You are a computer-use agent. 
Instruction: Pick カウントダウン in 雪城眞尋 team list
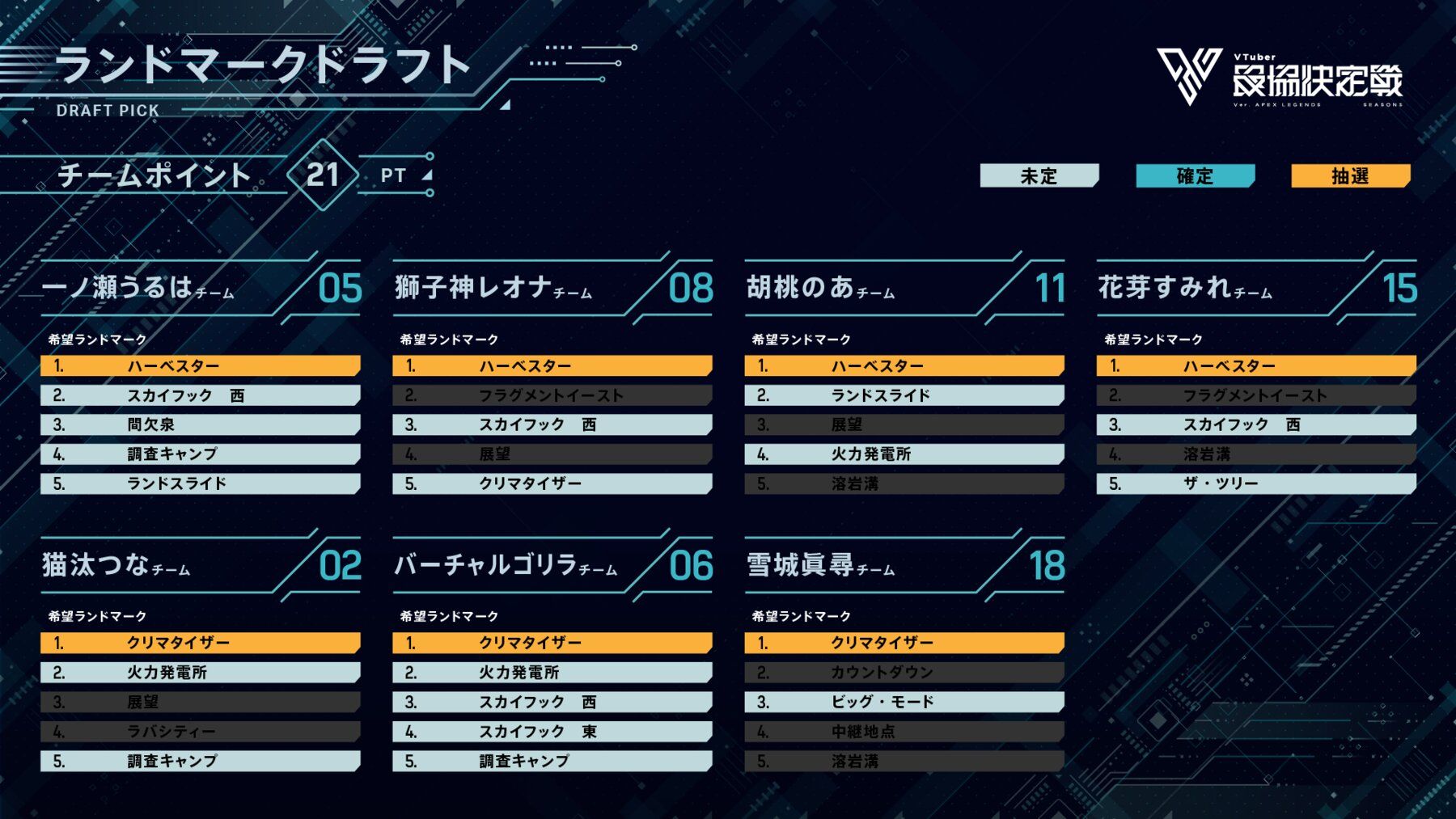pos(904,673)
